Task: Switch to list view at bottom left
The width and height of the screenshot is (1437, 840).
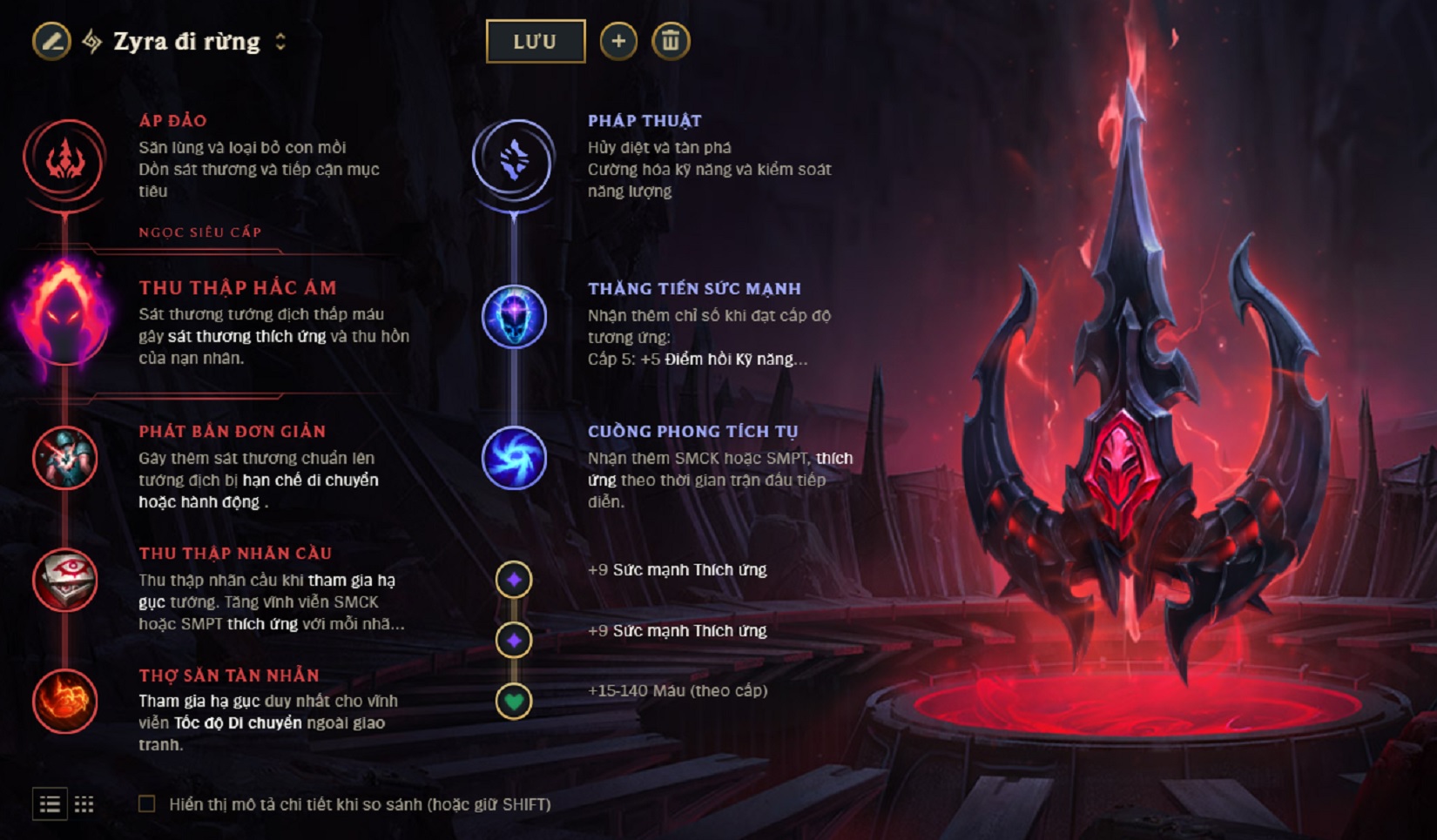Action: click(49, 804)
